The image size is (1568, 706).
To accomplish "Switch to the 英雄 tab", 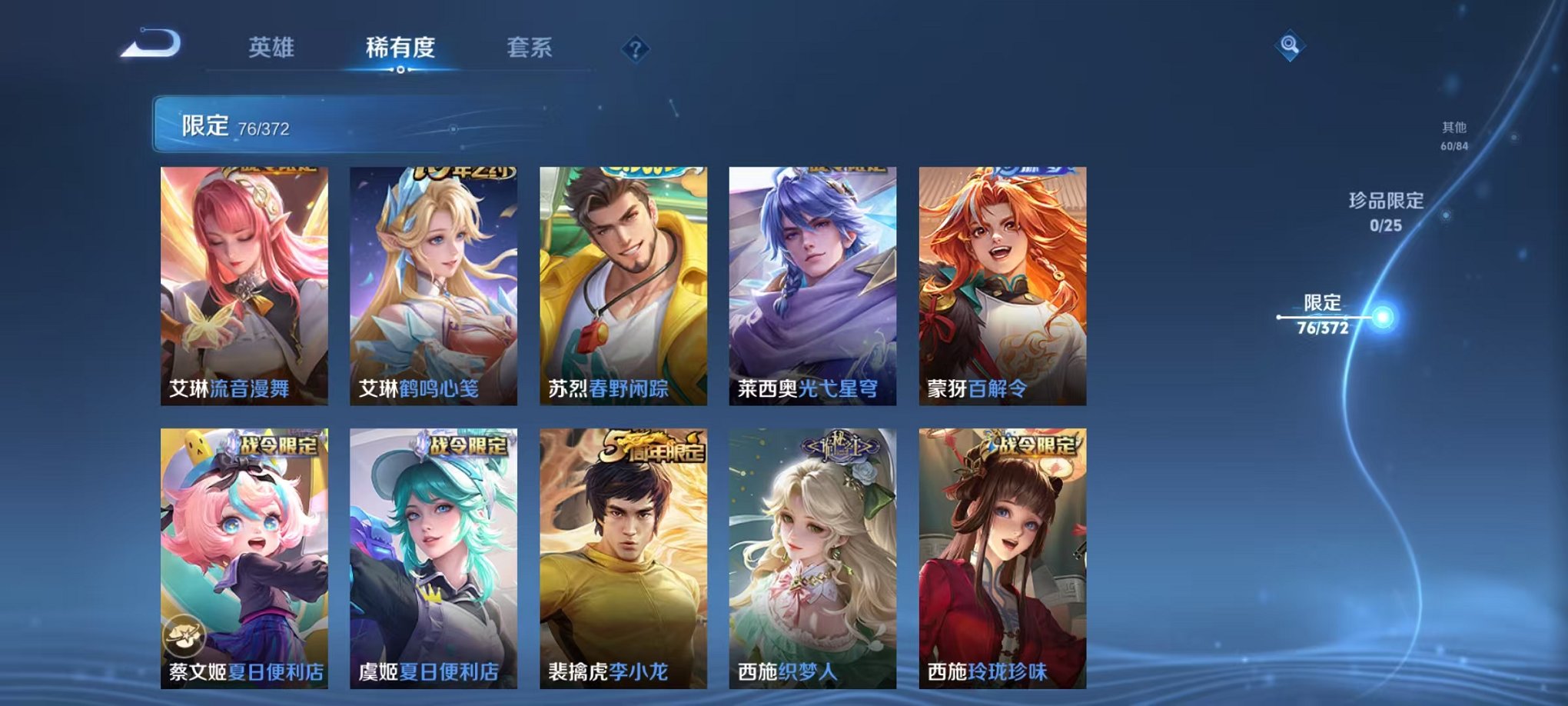I will [x=274, y=46].
